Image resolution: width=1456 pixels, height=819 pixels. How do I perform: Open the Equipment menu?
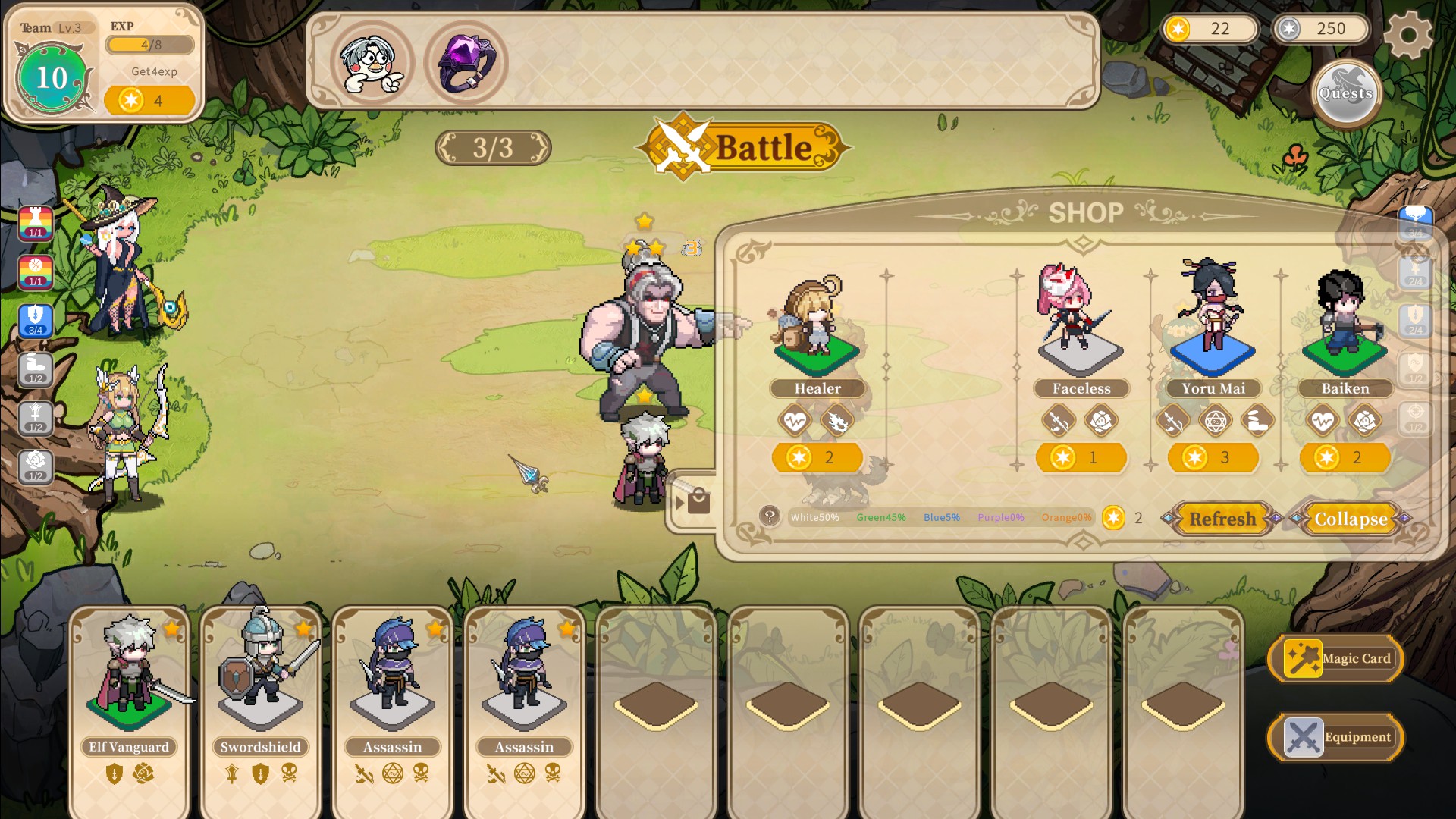tap(1336, 737)
